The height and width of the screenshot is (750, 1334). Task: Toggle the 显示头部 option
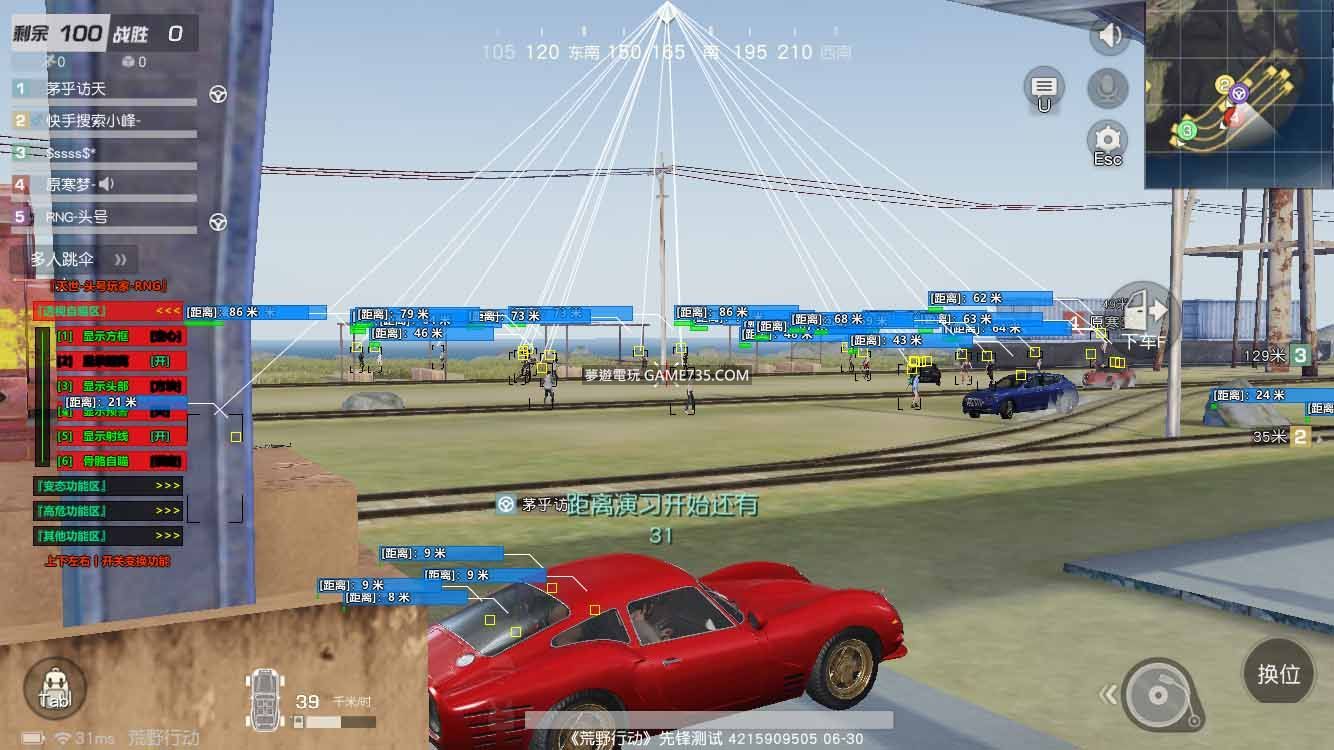[110, 386]
